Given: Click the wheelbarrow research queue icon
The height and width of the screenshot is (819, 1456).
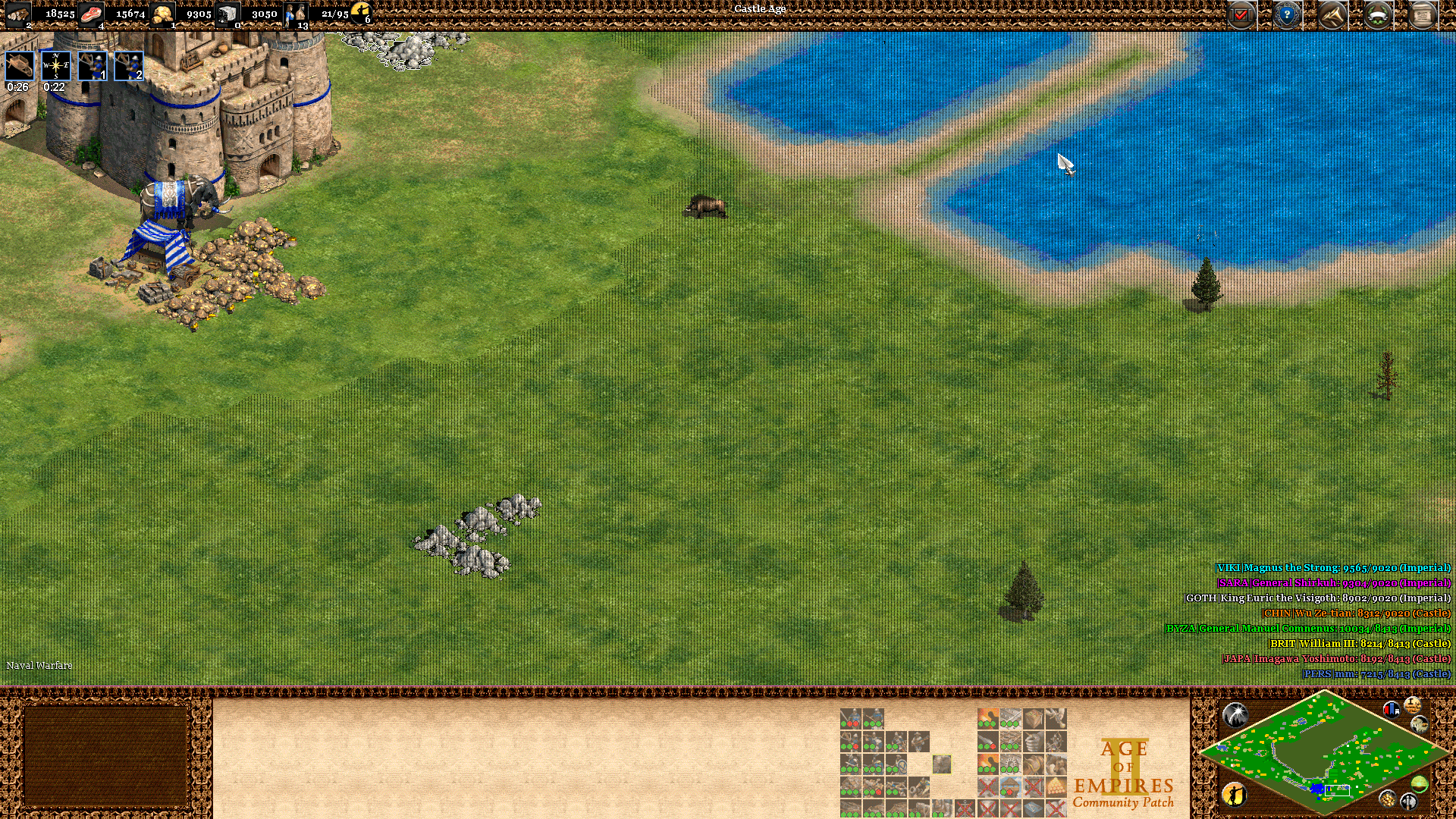Looking at the screenshot, I should pyautogui.click(x=20, y=67).
